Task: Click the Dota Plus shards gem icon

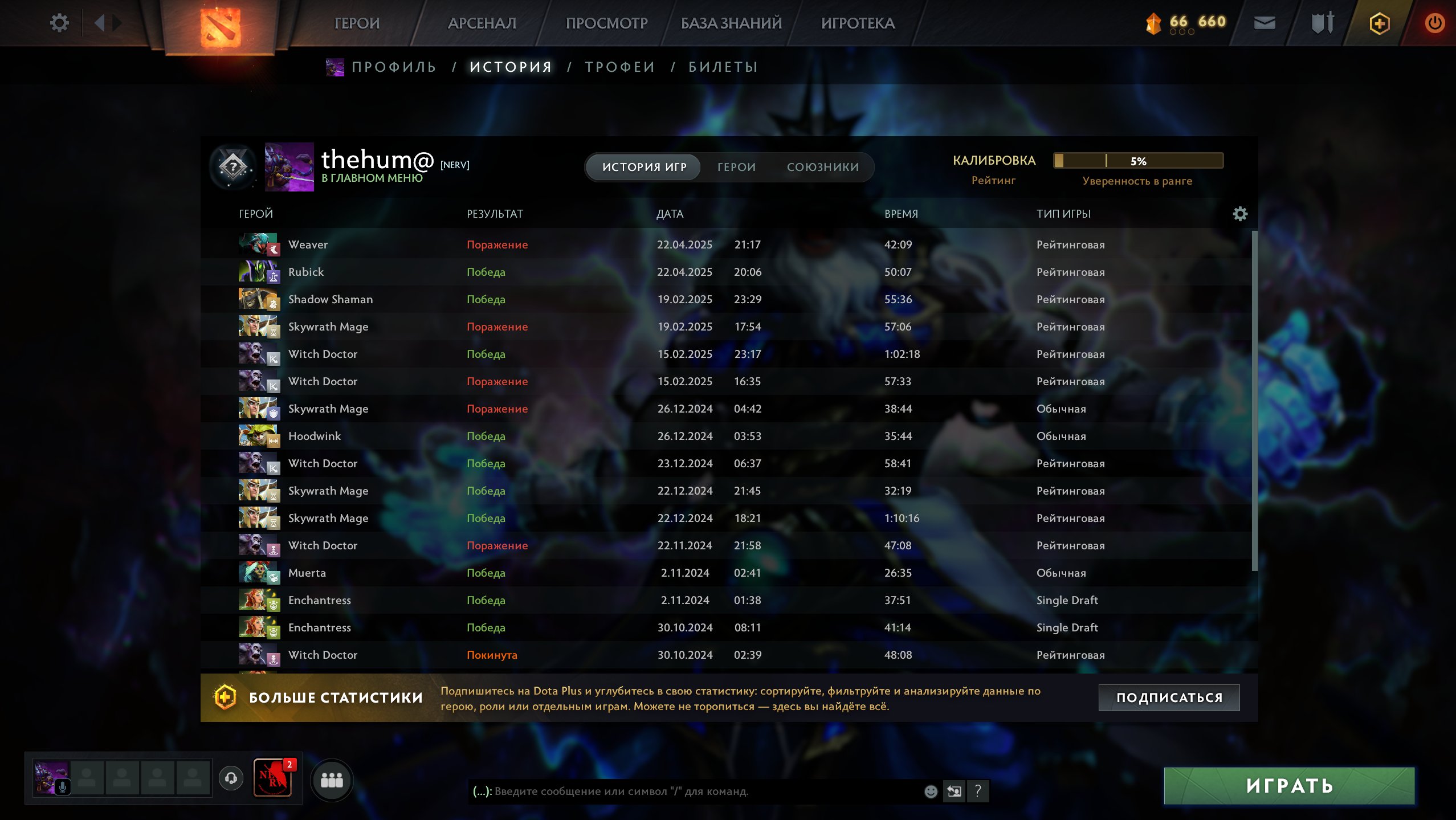Action: [x=1152, y=23]
